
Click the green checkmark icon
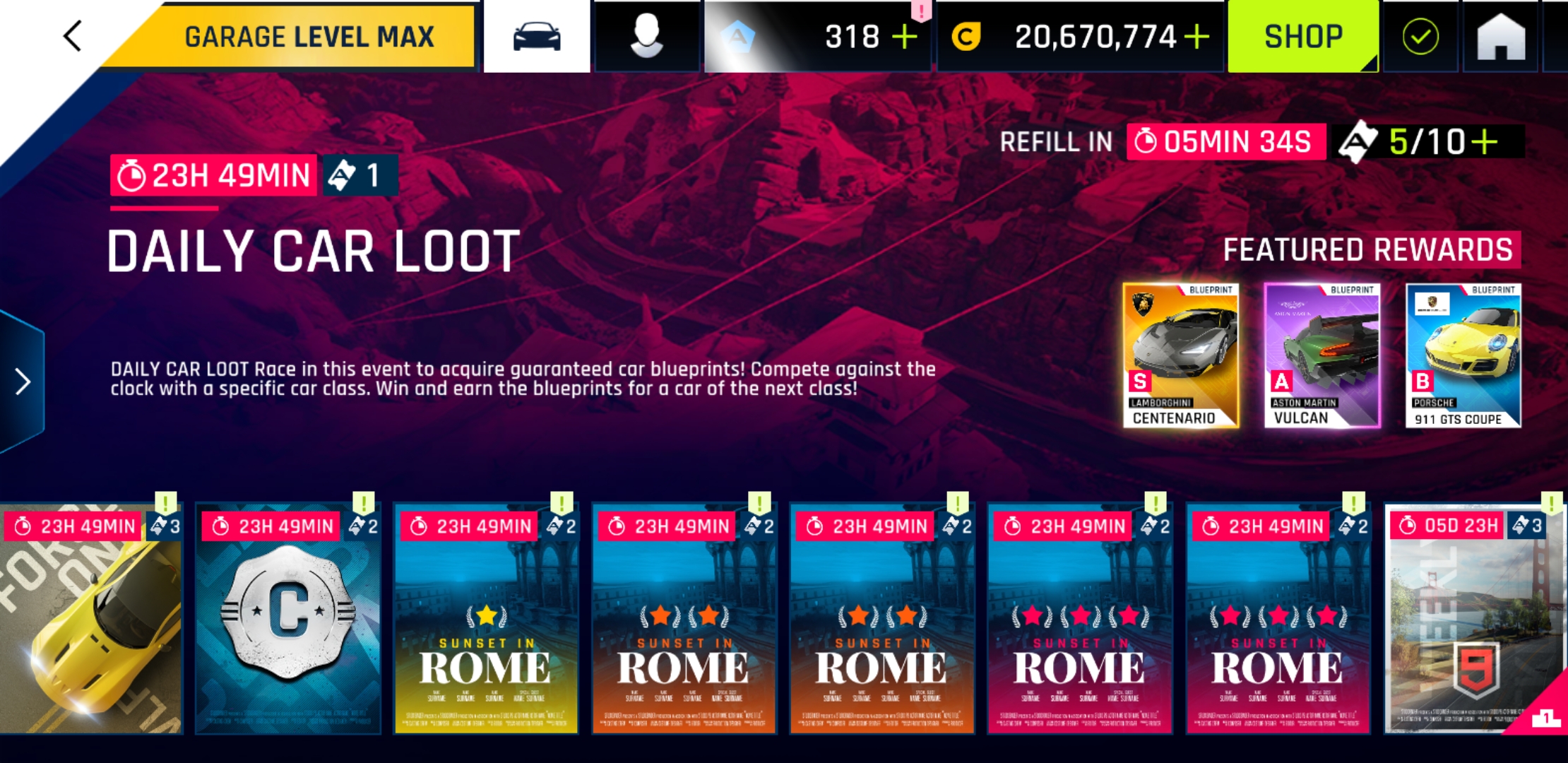[1420, 35]
